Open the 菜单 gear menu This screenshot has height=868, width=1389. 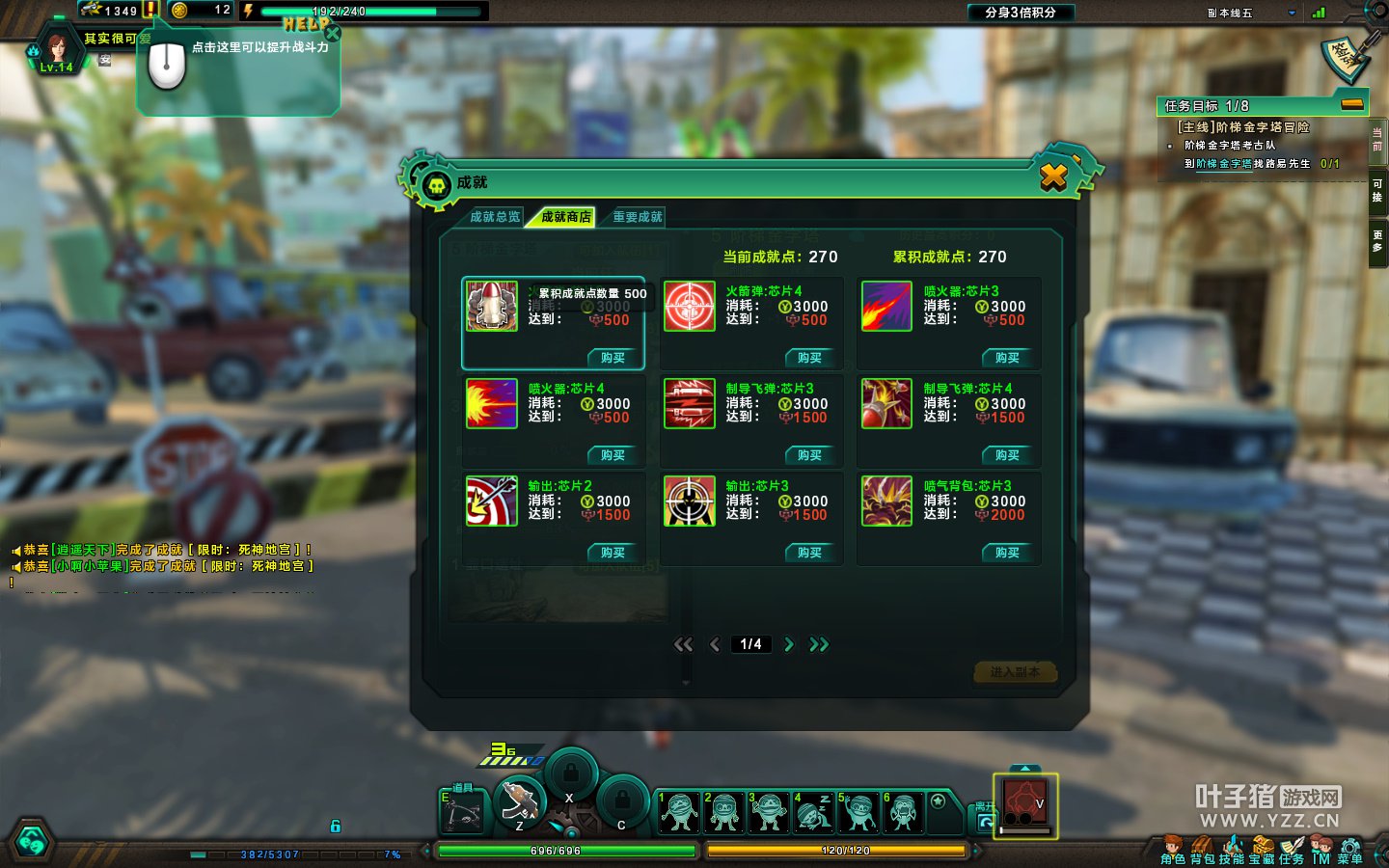1350,852
